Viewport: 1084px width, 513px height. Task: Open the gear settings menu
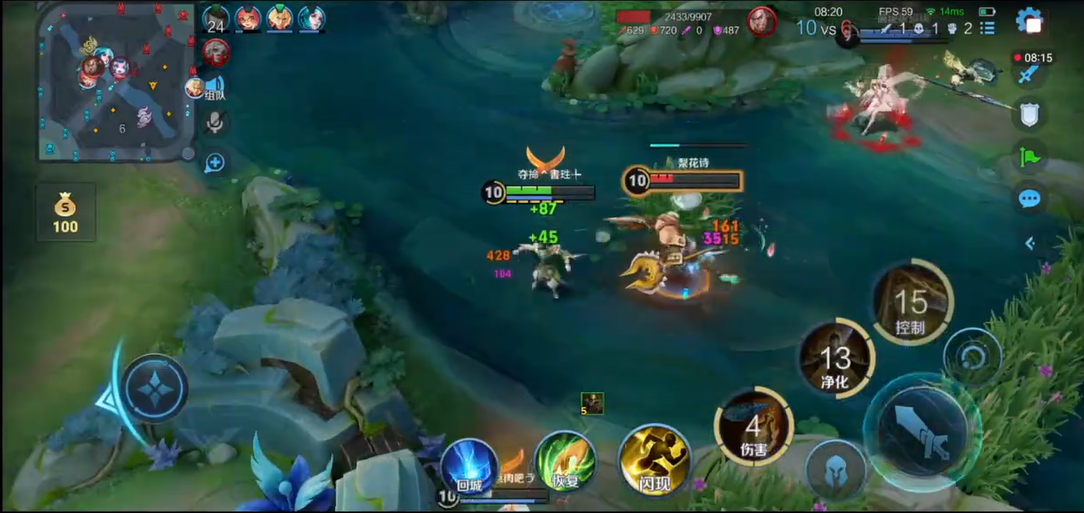pos(1029,21)
